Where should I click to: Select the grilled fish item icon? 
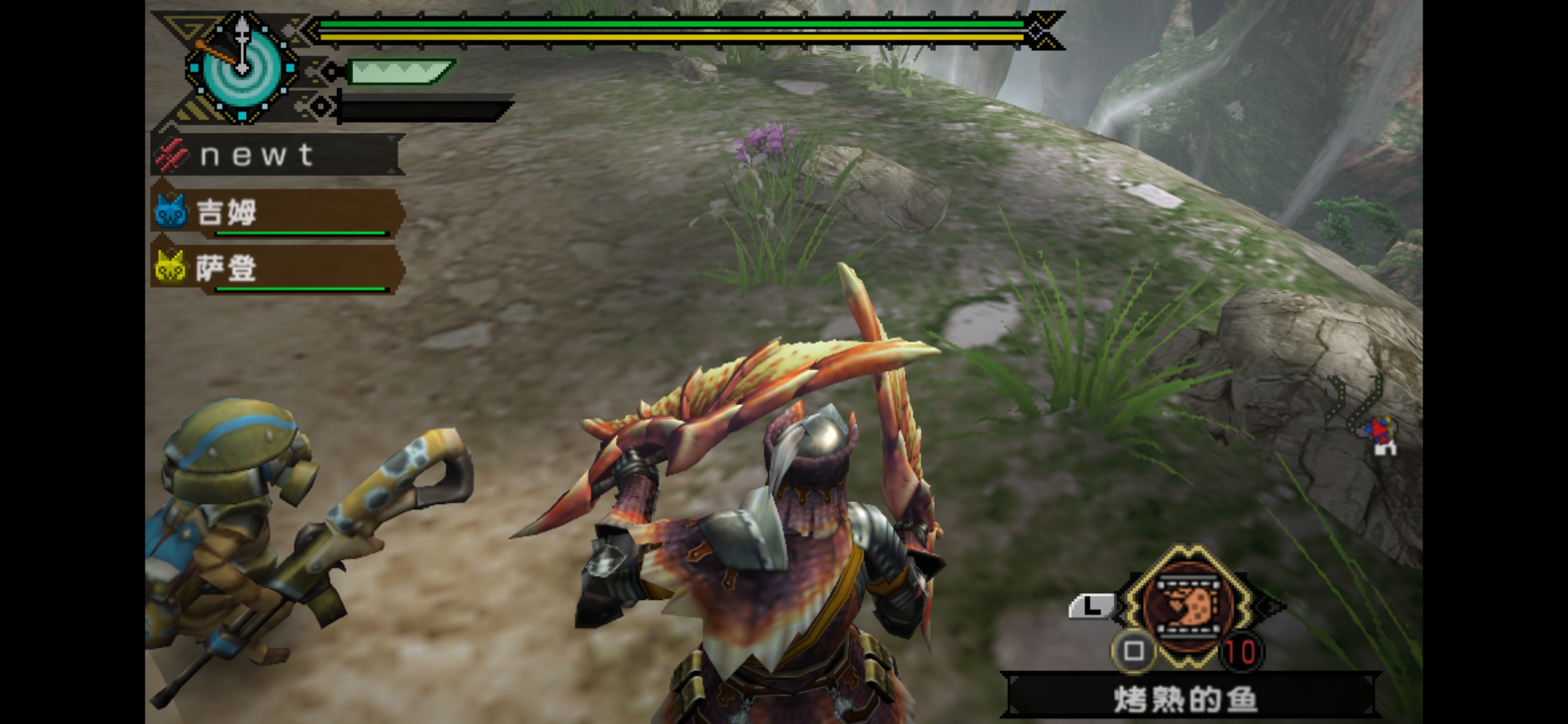[x=1187, y=607]
